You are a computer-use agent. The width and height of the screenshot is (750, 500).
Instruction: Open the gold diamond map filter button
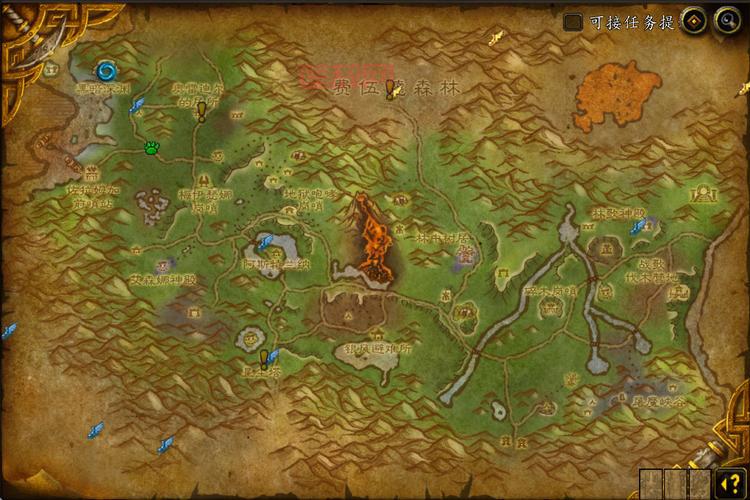coord(695,21)
